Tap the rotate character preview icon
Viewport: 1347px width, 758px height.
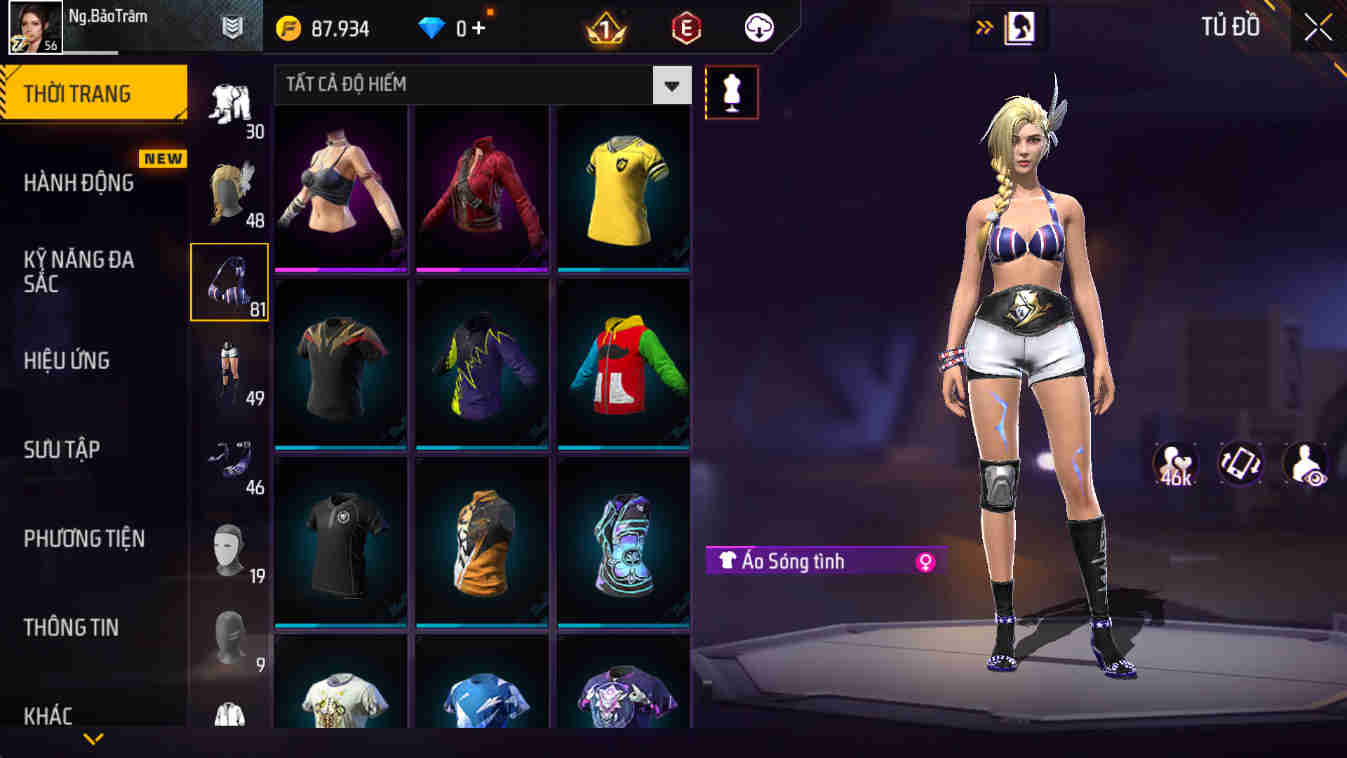click(1240, 462)
